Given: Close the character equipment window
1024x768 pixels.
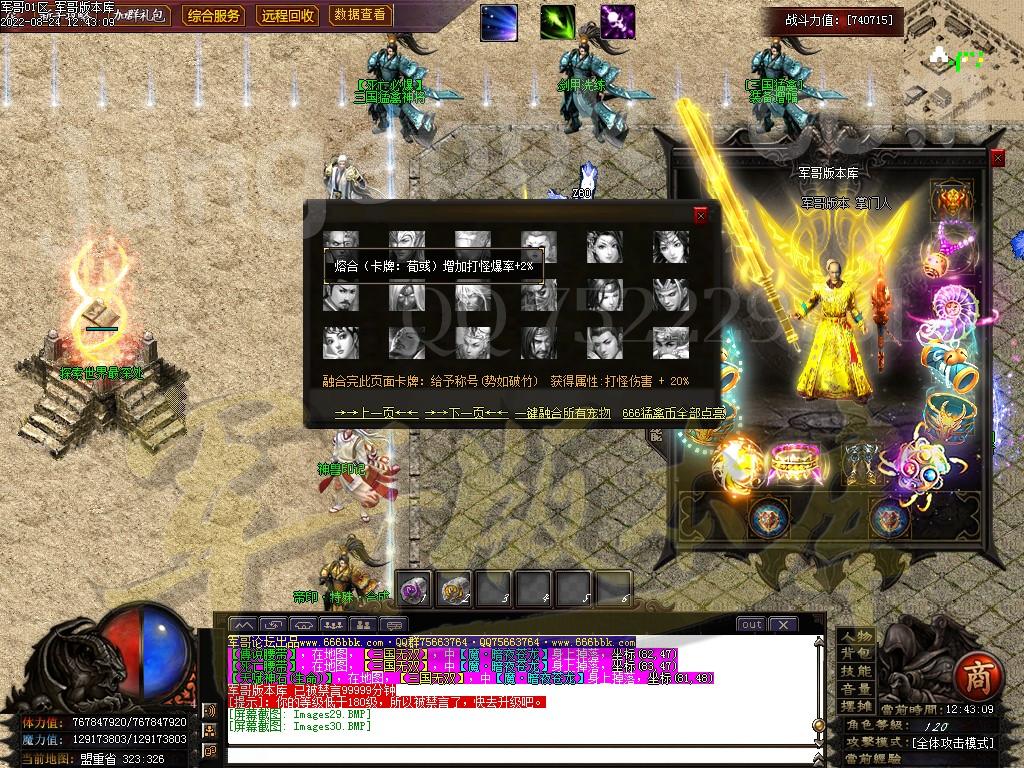Looking at the screenshot, I should 997,159.
